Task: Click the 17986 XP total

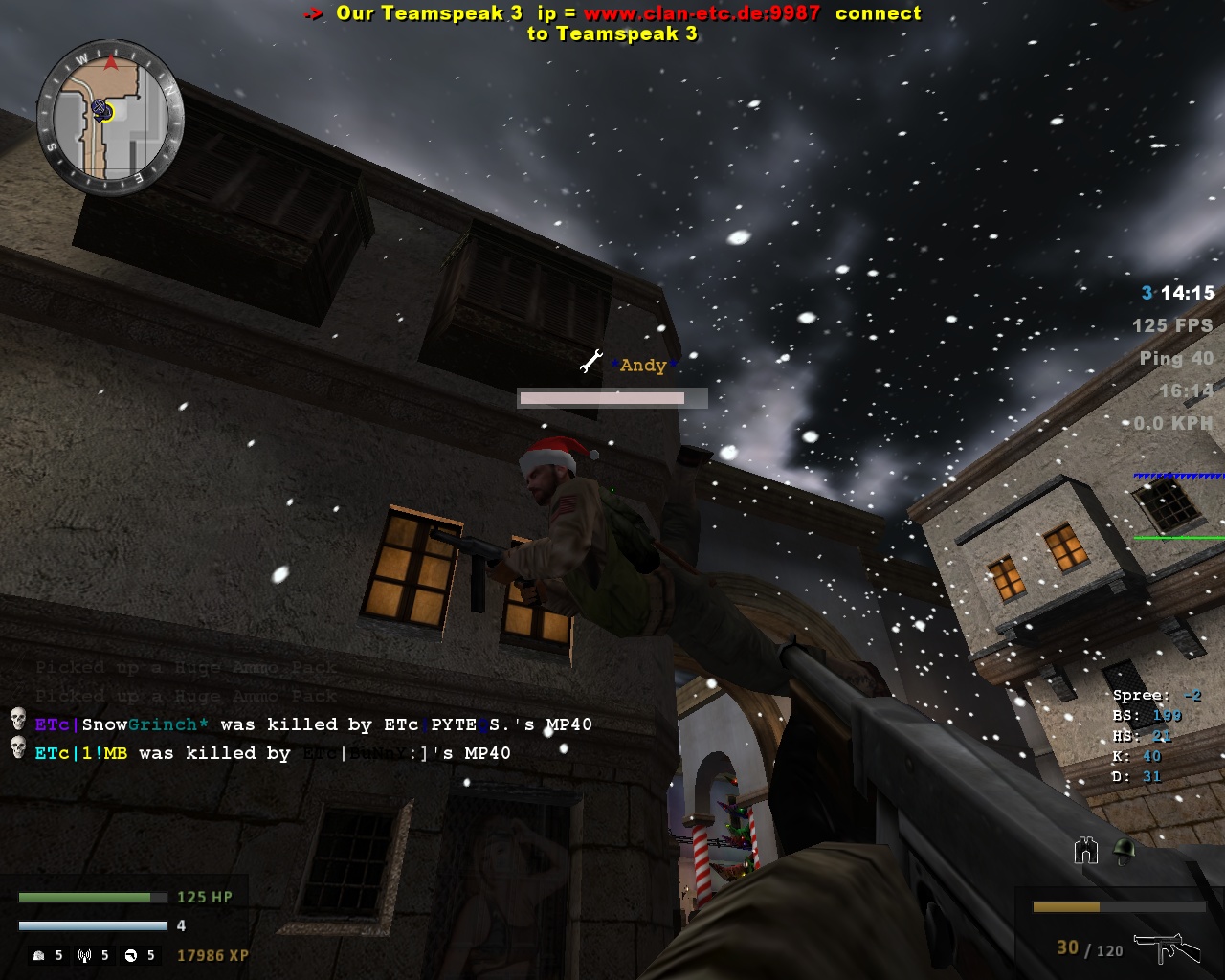Action: (214, 955)
